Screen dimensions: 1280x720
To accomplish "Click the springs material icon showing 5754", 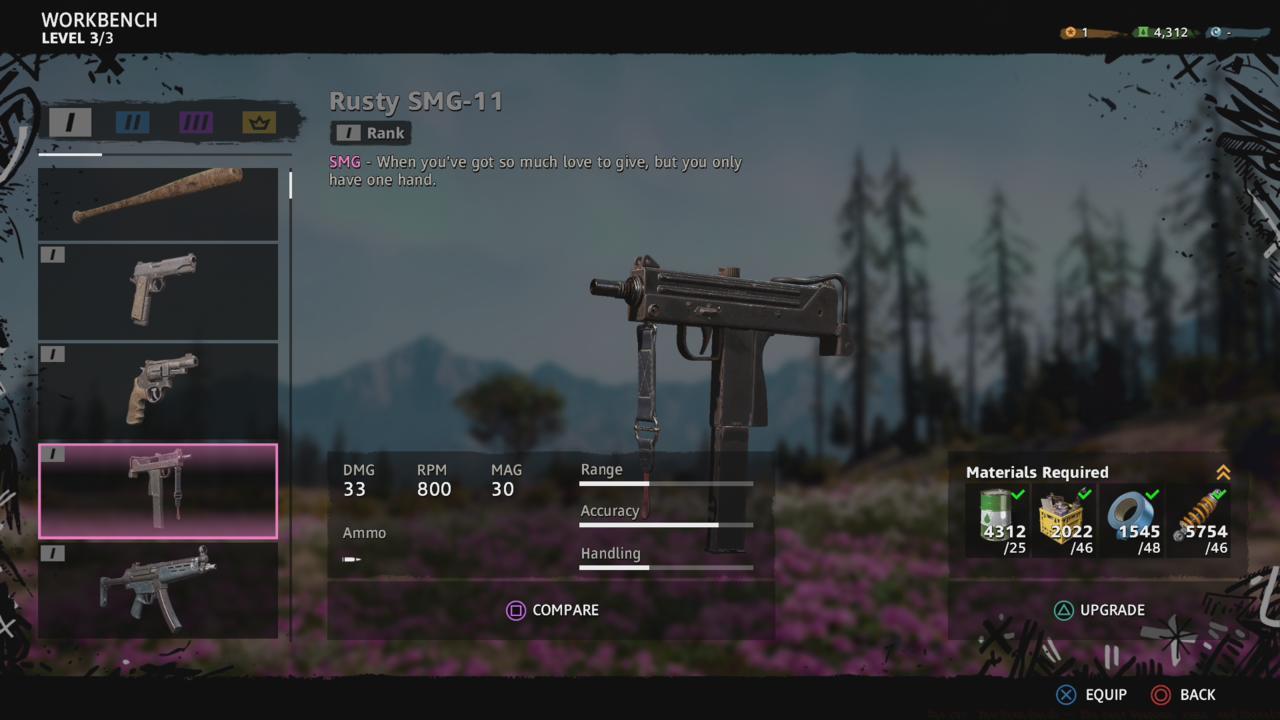I will [1196, 512].
